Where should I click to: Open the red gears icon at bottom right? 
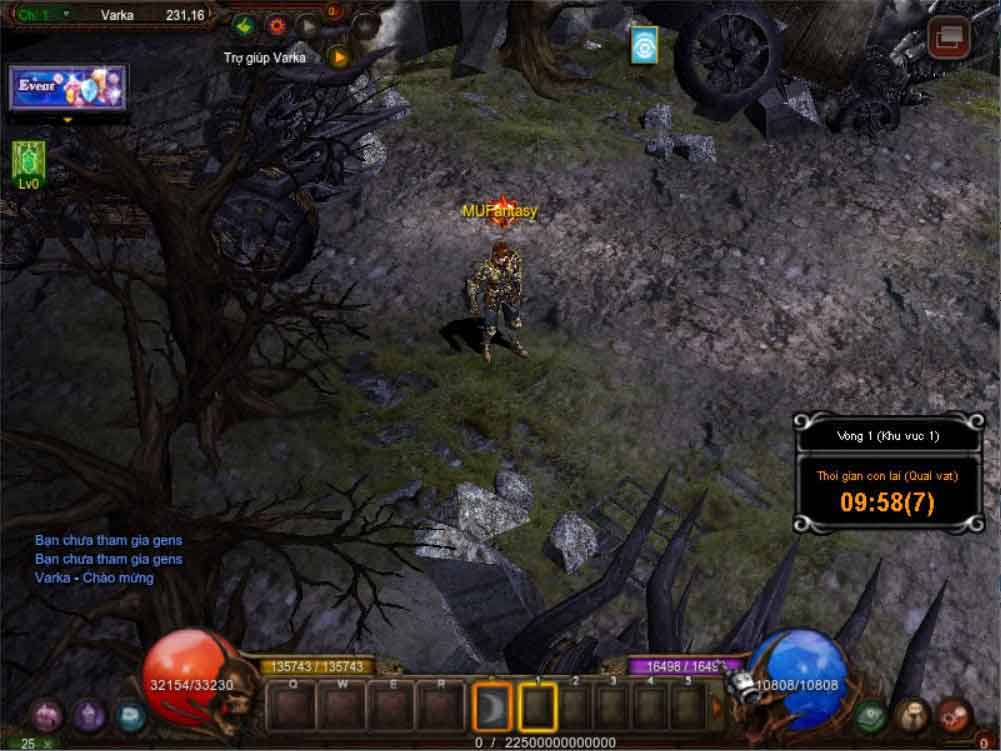pos(953,714)
